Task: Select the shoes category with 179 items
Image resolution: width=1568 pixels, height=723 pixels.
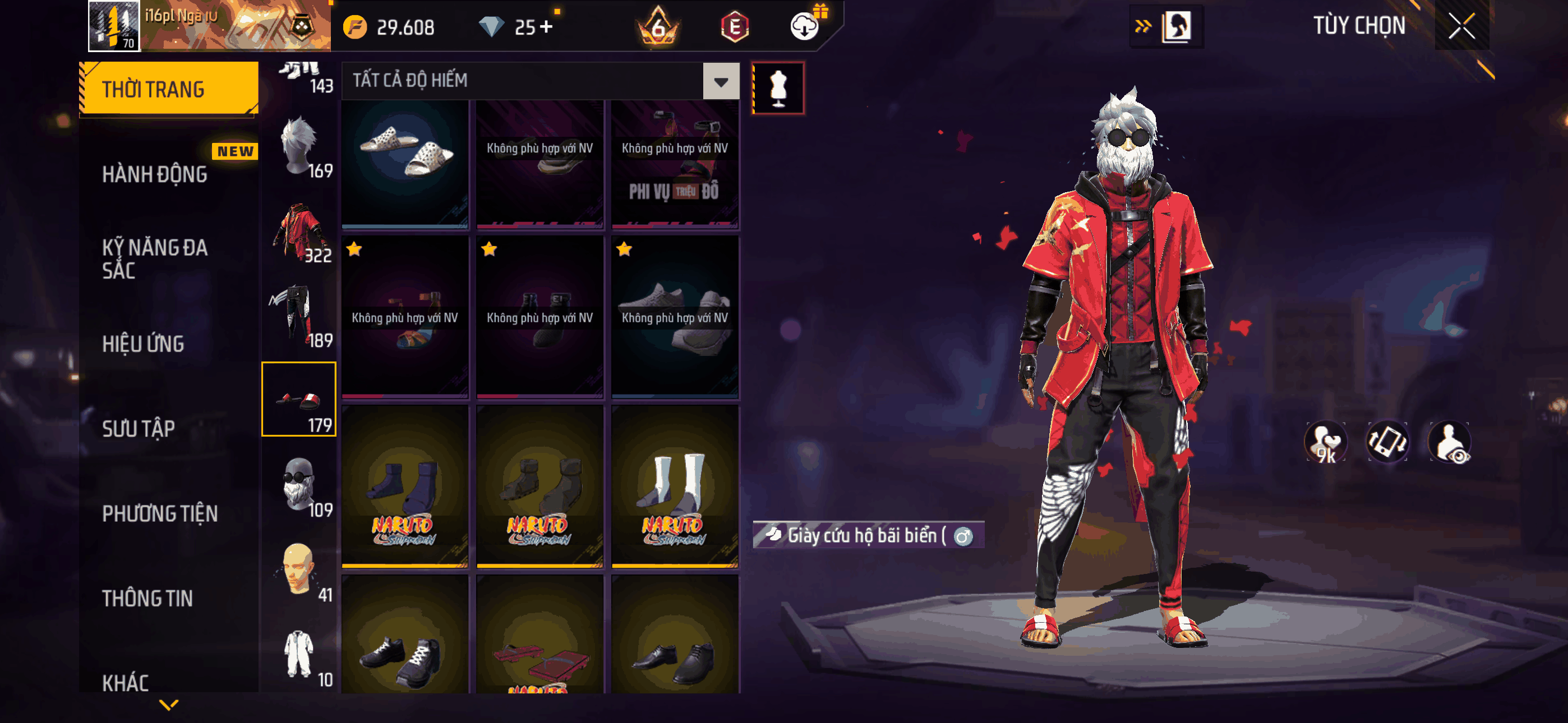Action: click(299, 399)
